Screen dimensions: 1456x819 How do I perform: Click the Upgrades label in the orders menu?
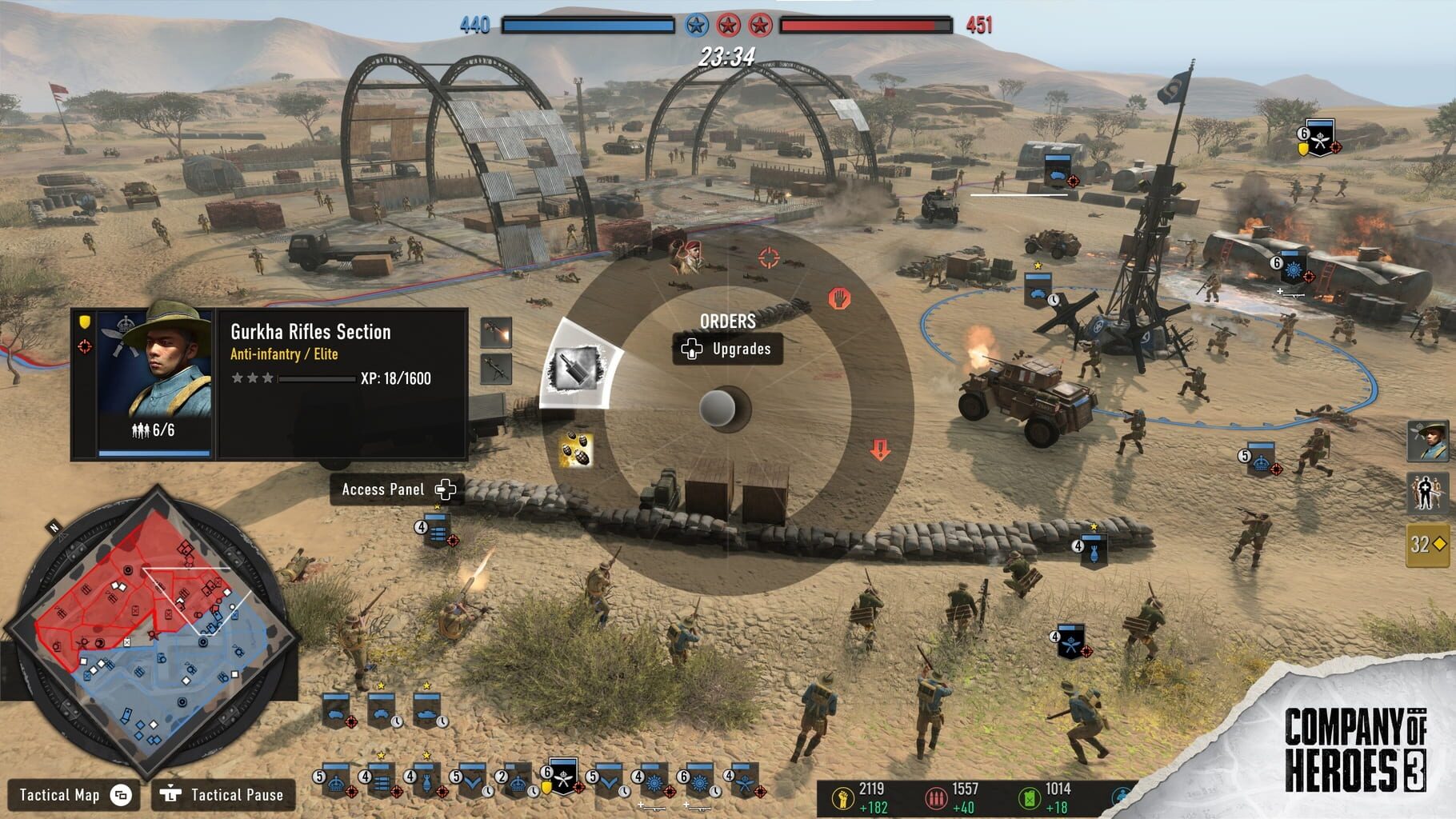[x=740, y=350]
